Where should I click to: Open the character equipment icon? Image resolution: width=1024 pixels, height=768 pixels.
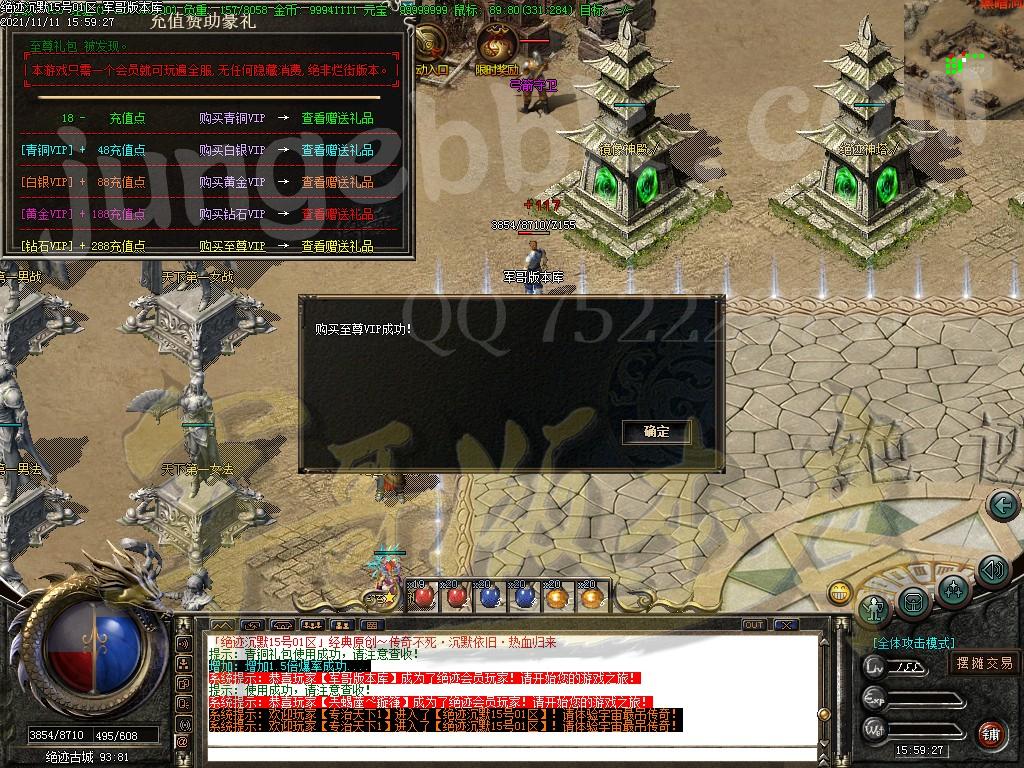pos(875,609)
